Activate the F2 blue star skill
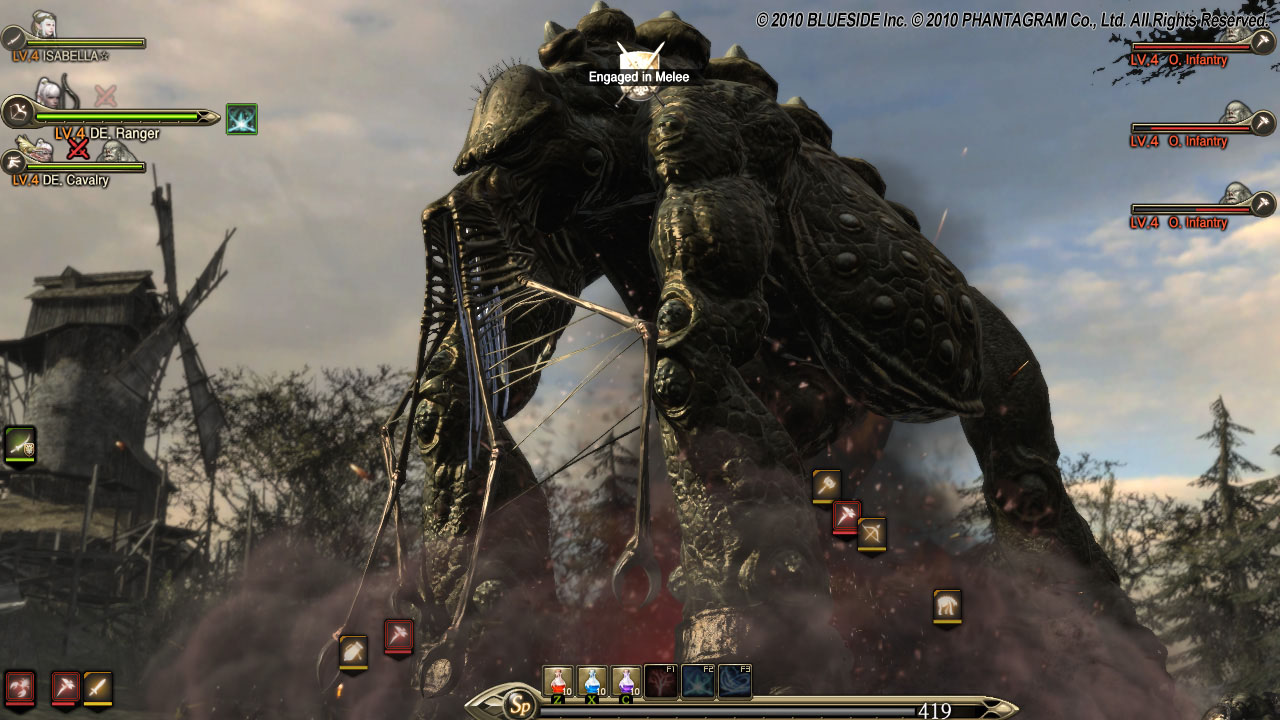 coord(698,681)
